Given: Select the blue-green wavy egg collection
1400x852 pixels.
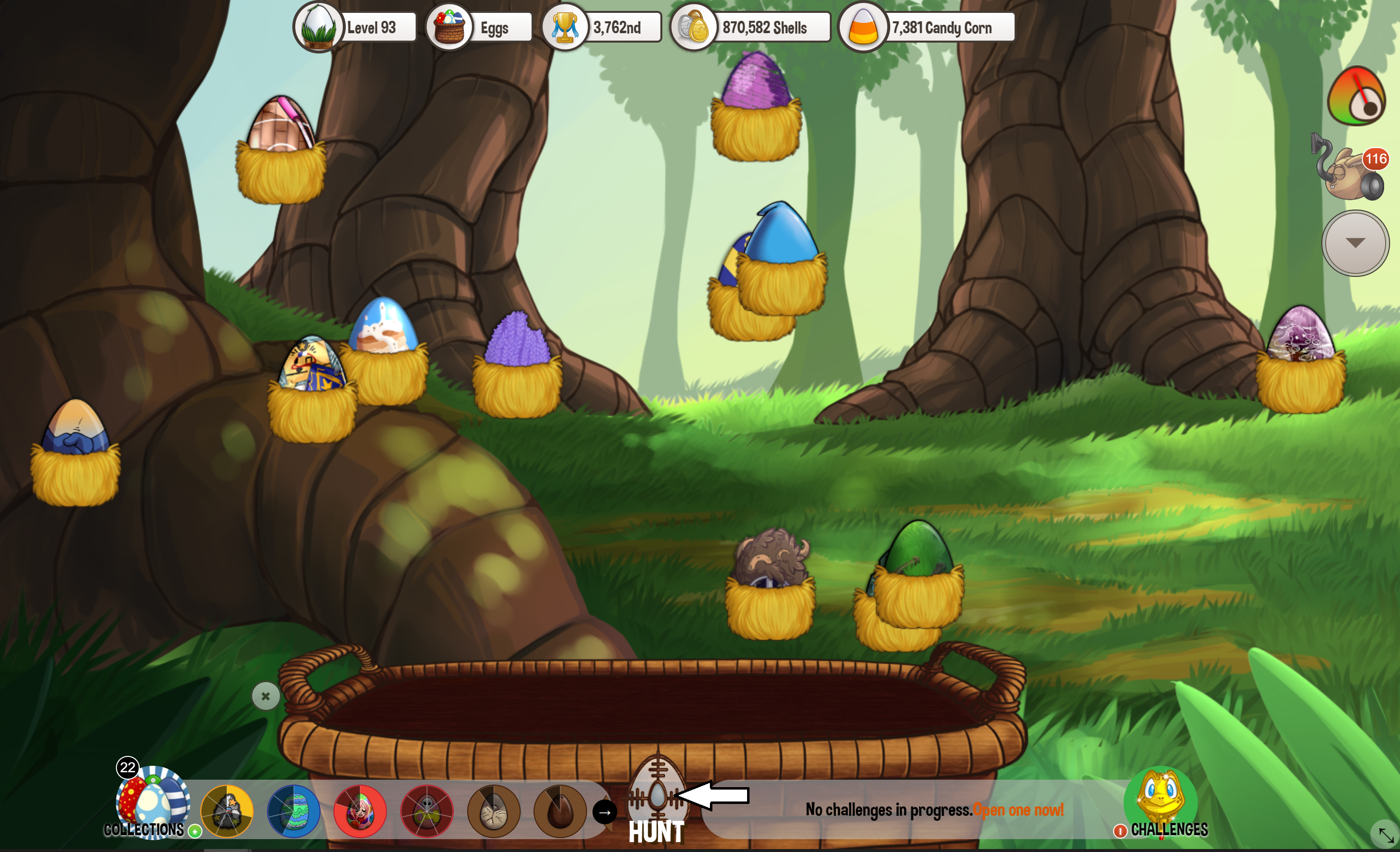Looking at the screenshot, I should coord(294,811).
